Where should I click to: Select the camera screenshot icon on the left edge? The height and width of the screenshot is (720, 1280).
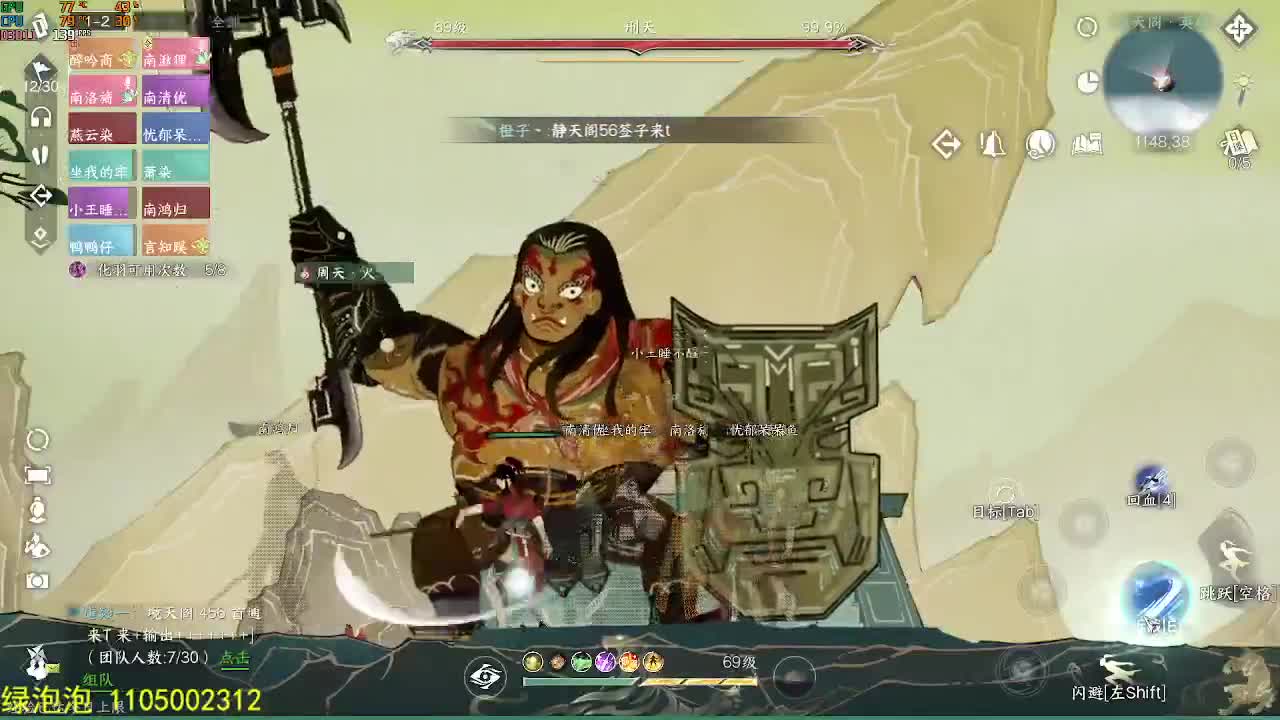tap(37, 582)
